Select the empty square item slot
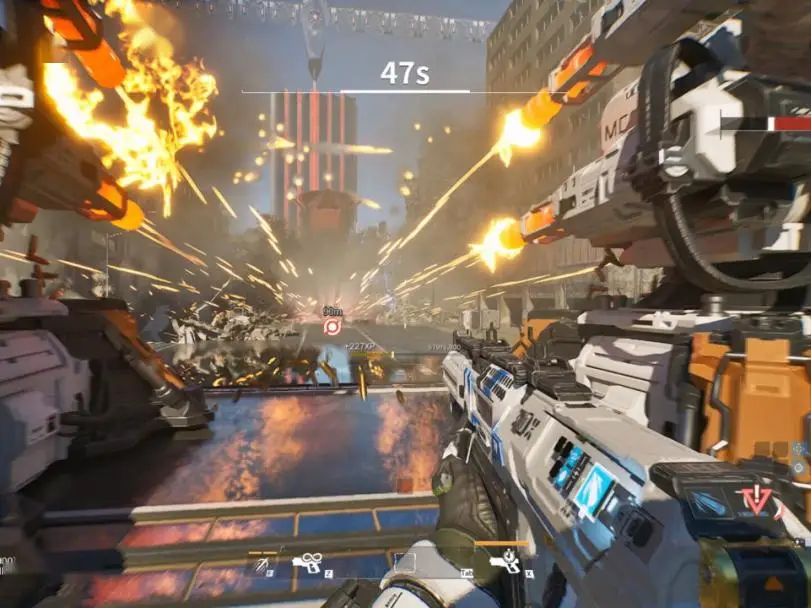Screen dimensions: 811x608 click(404, 563)
